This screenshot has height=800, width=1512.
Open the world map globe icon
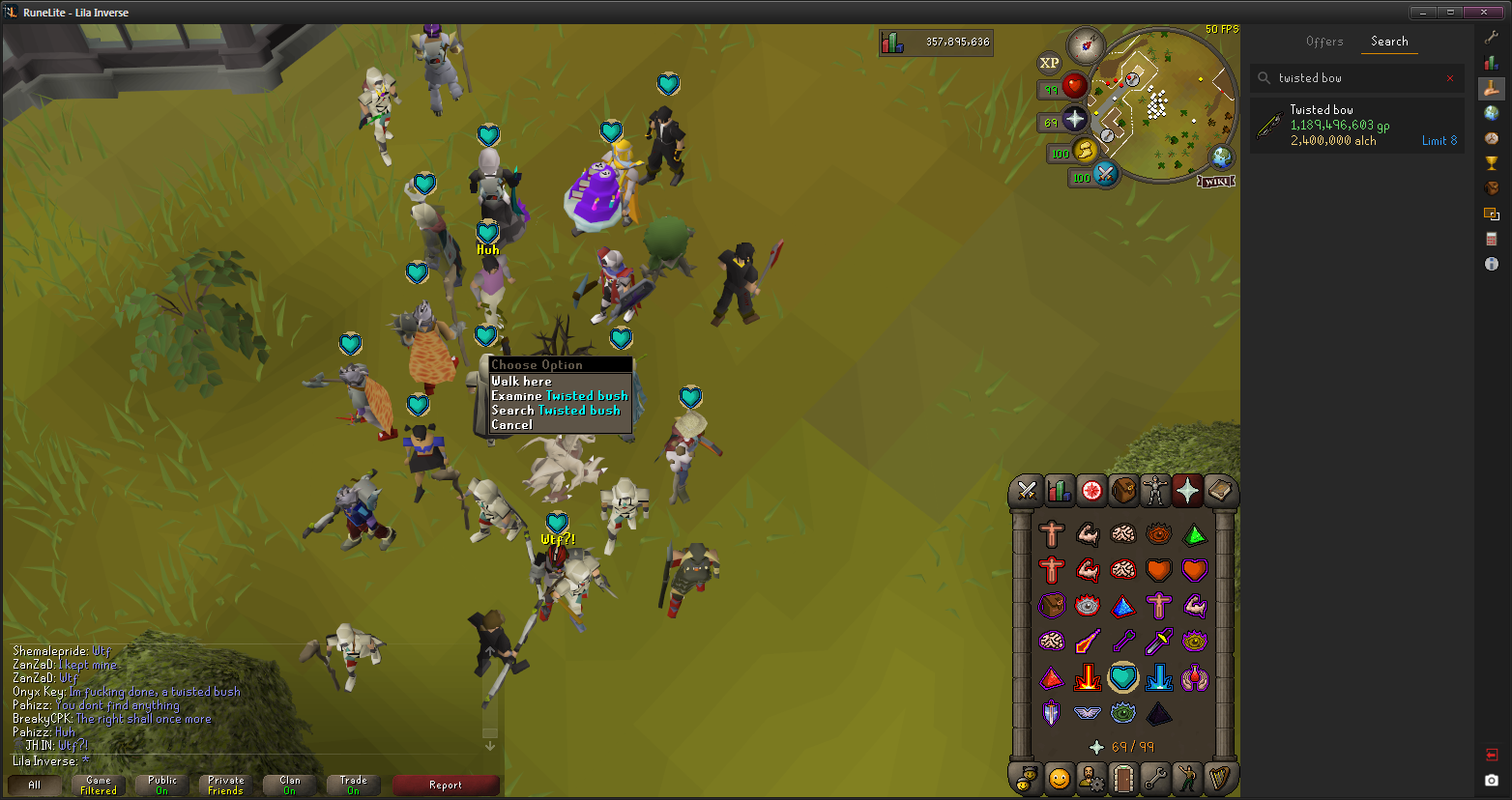1222,157
